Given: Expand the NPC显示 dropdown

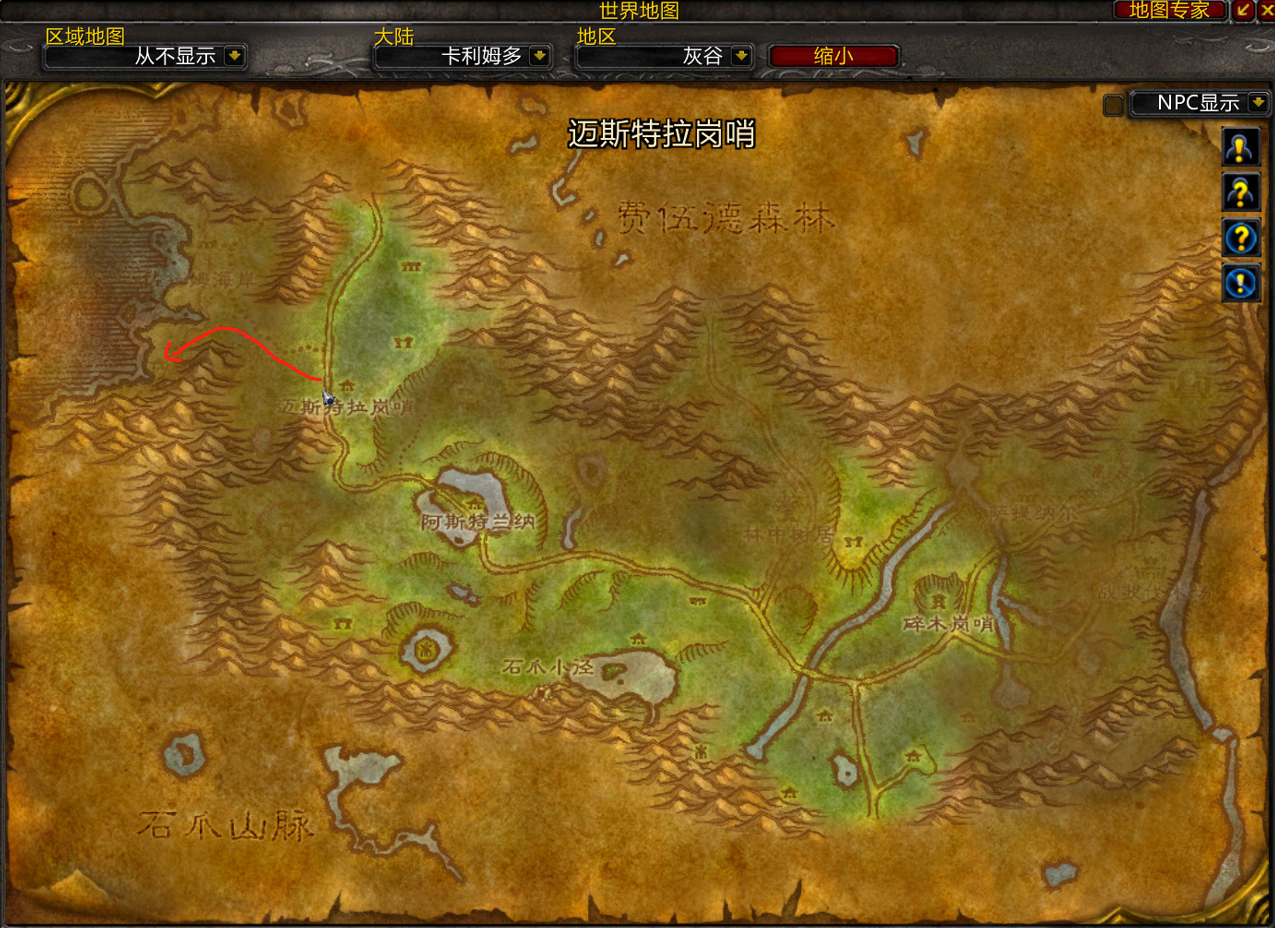Looking at the screenshot, I should 1257,103.
